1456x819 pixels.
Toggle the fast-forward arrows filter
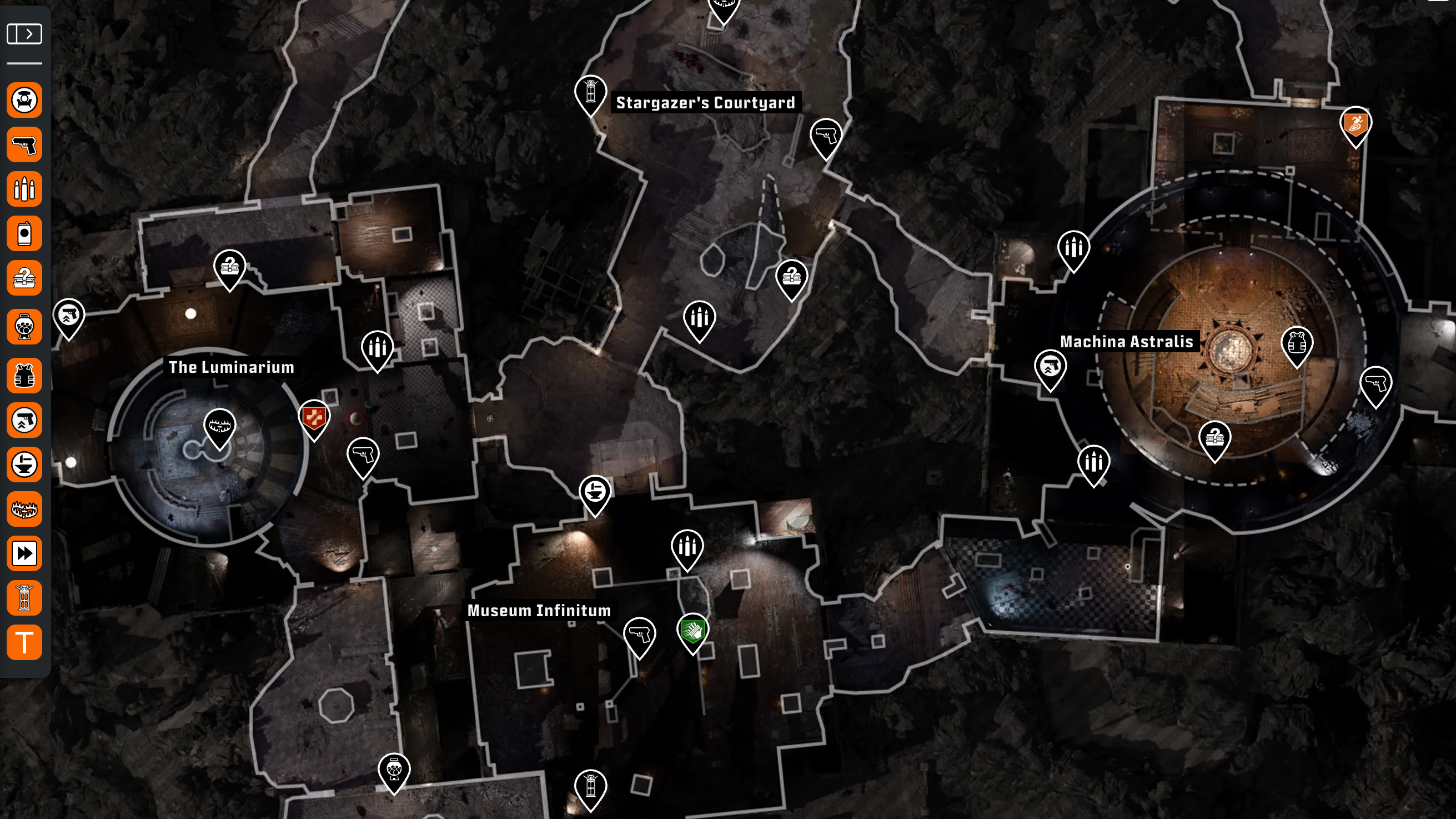24,553
